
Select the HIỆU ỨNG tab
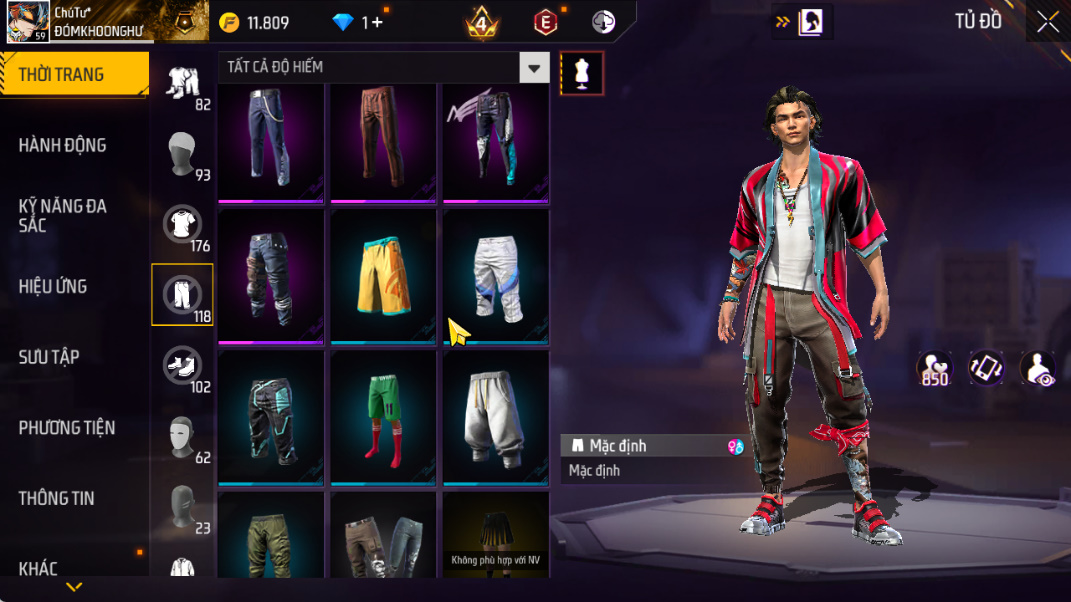coord(53,287)
